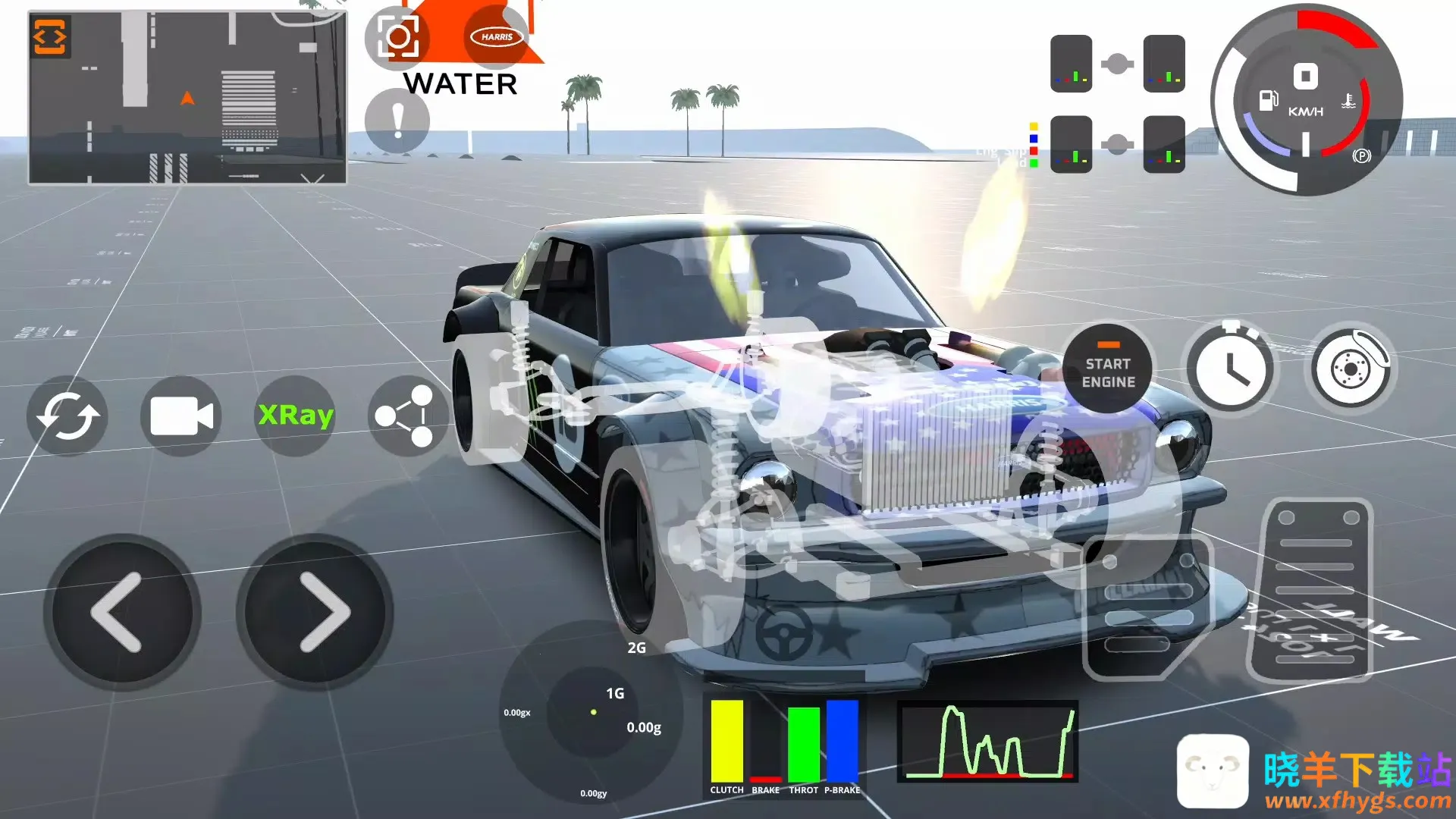Step on the gas pedal
The image size is (1456, 819).
[x=1316, y=590]
